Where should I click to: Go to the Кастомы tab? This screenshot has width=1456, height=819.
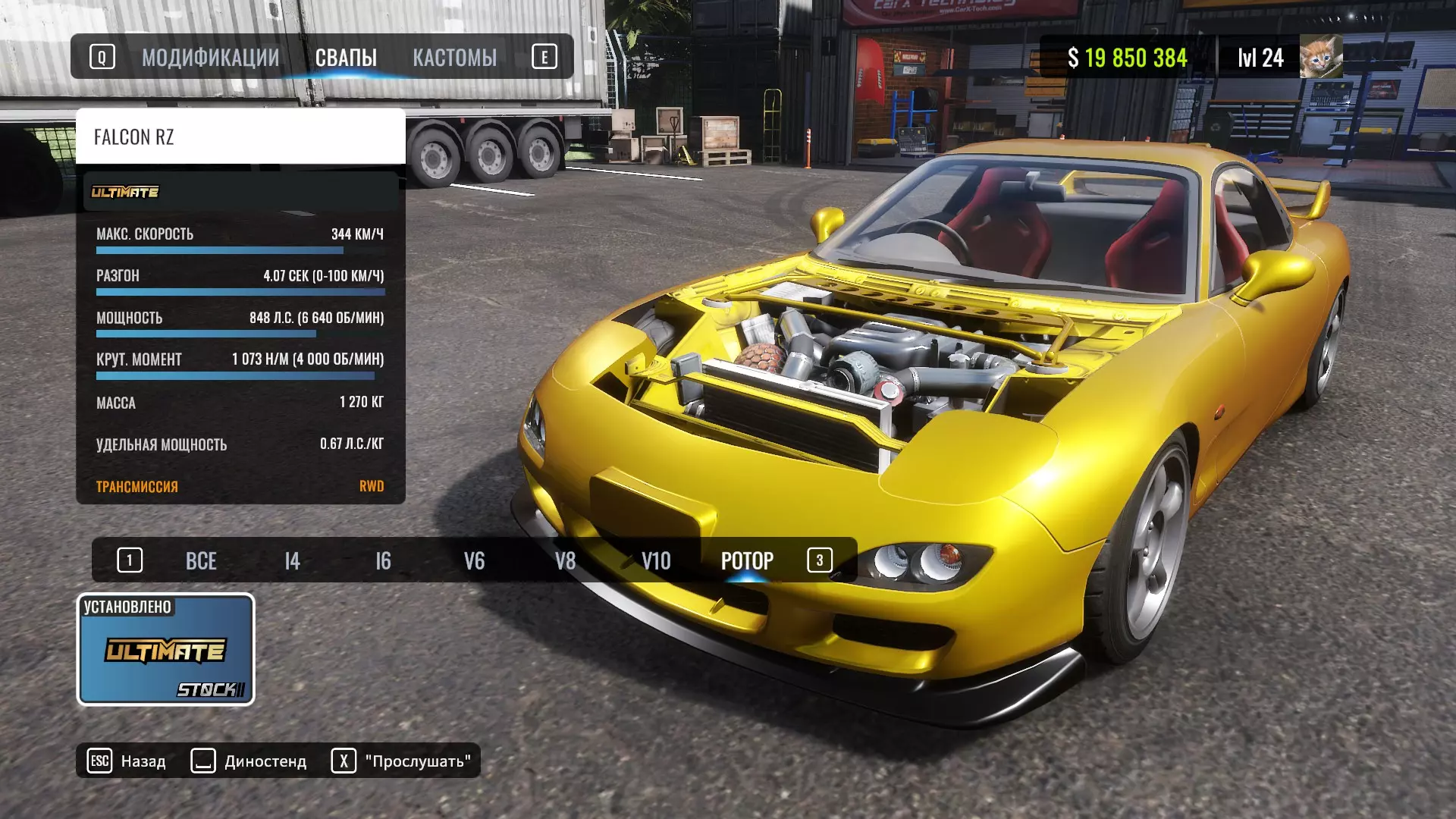click(x=454, y=58)
